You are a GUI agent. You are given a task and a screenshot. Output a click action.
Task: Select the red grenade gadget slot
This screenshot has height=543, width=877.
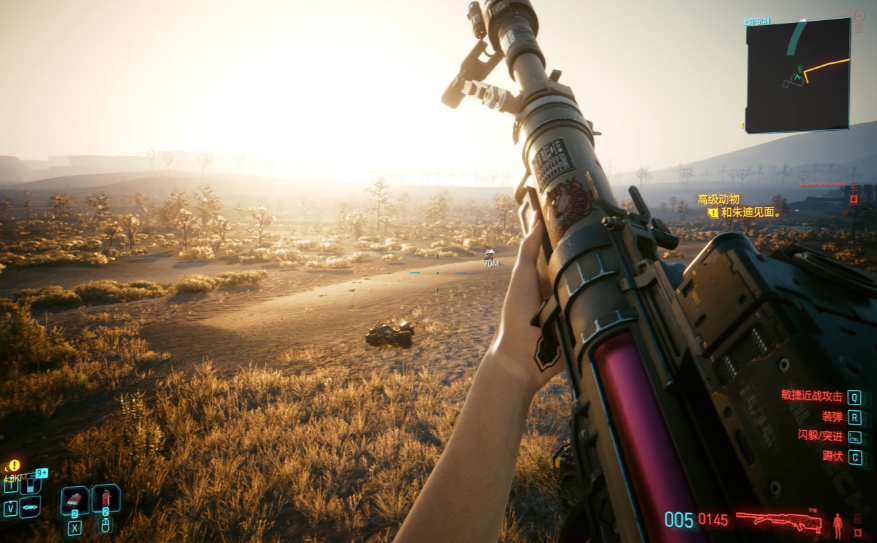106,498
